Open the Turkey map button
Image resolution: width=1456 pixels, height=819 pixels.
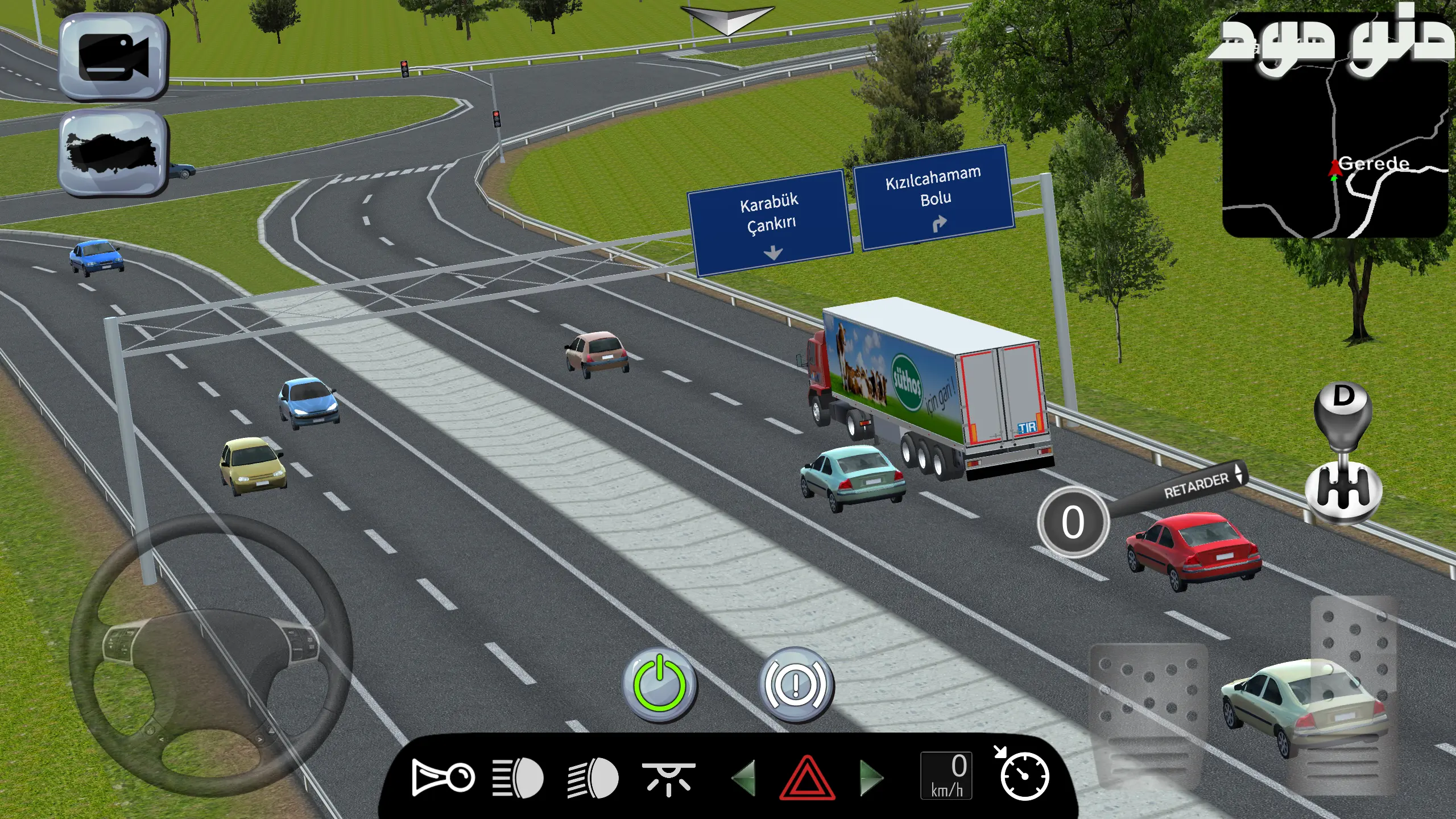(113, 152)
